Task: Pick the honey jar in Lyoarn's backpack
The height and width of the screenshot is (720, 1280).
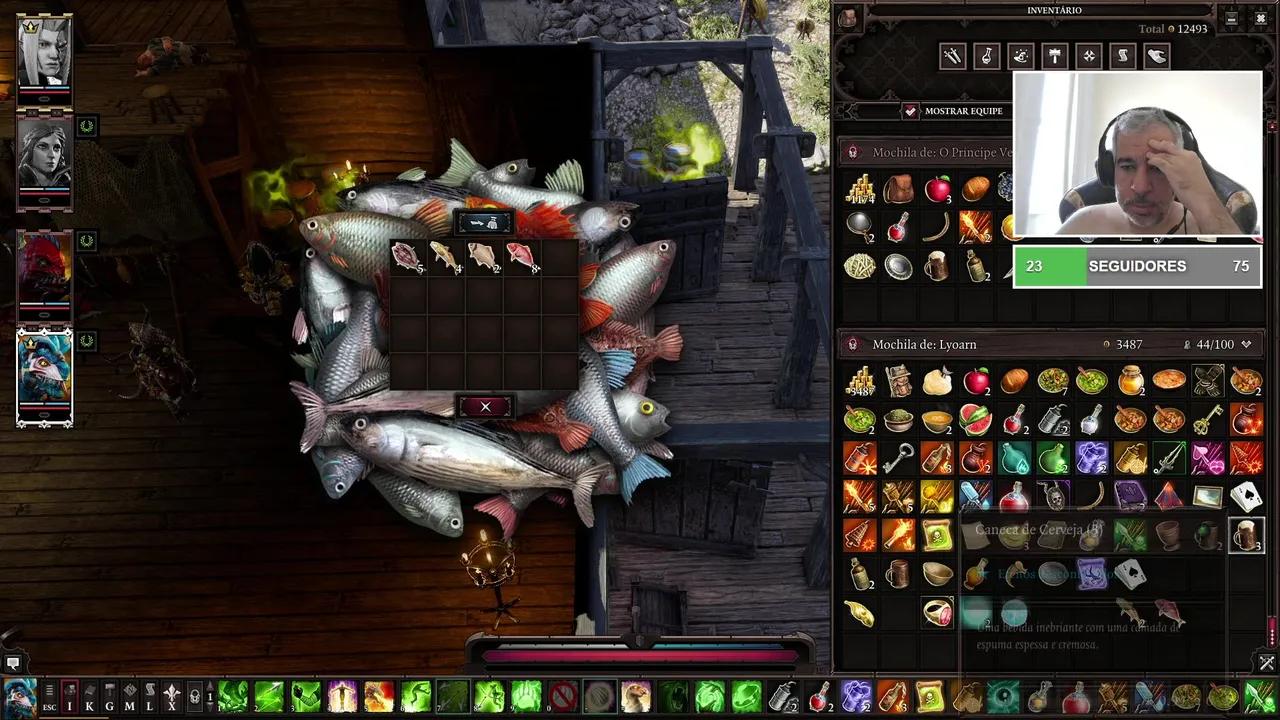Action: pyautogui.click(x=1130, y=381)
